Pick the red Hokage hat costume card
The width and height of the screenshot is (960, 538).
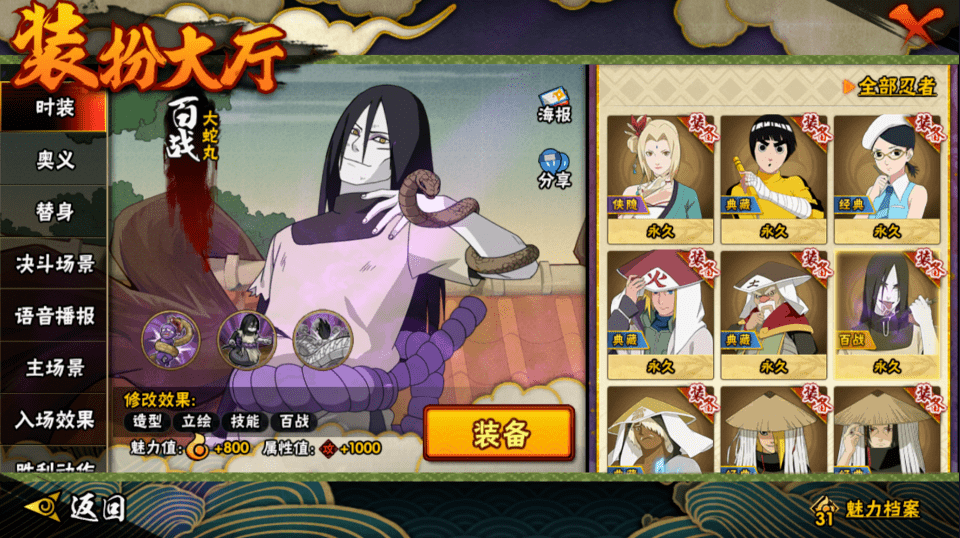pyautogui.click(x=659, y=314)
